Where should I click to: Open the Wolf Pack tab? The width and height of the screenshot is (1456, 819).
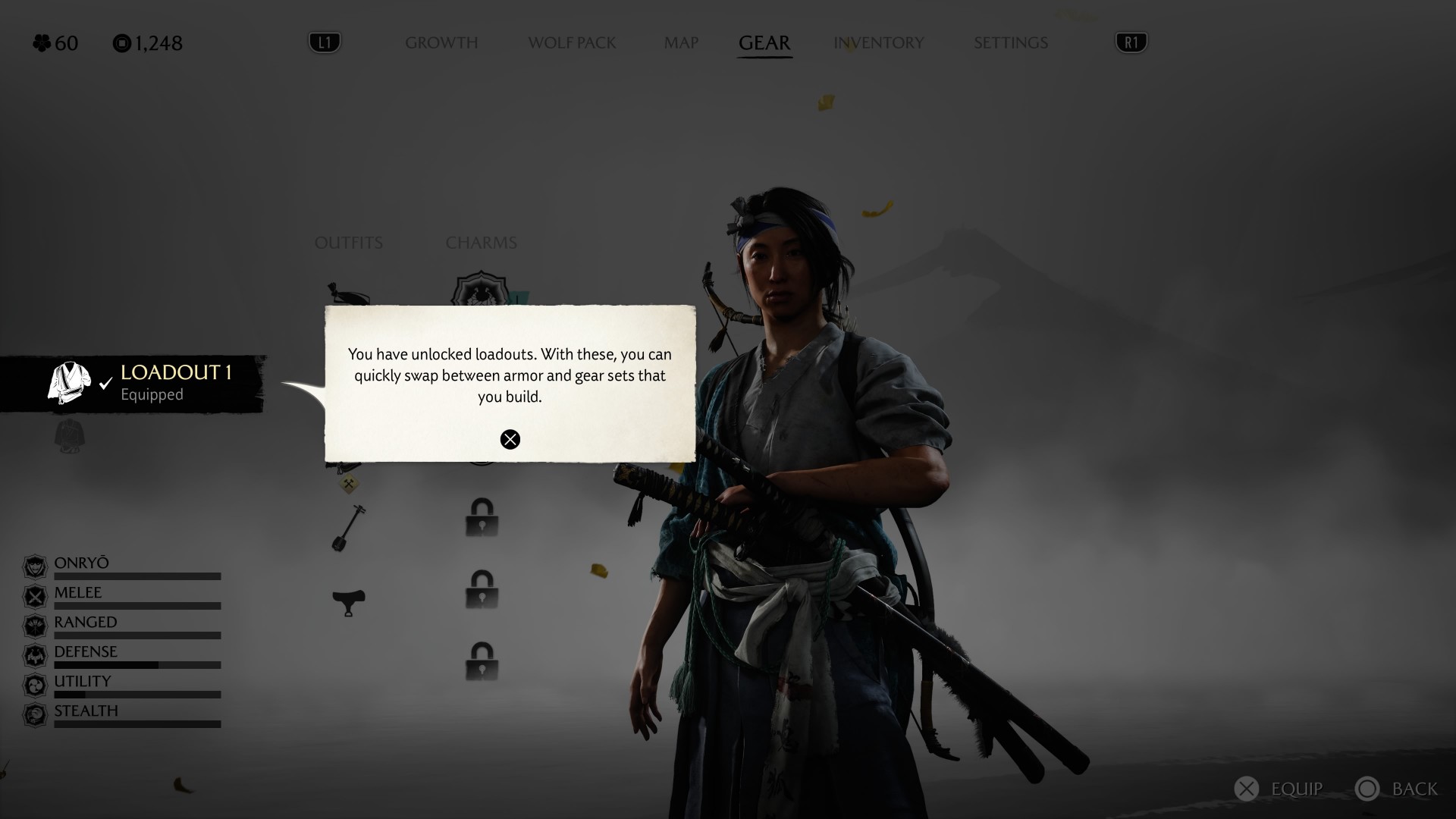[x=572, y=43]
